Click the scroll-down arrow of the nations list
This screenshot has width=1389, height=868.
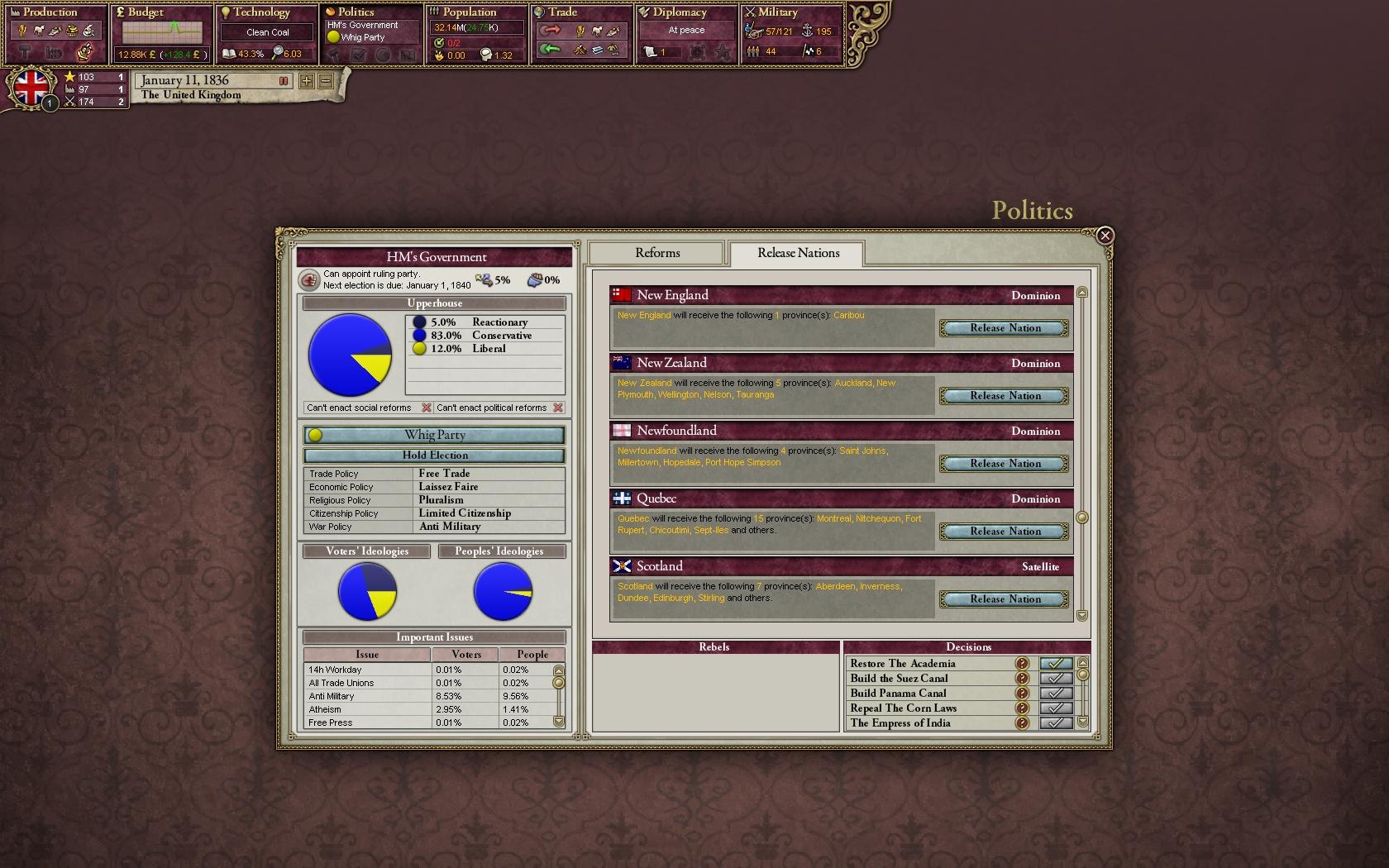1082,615
